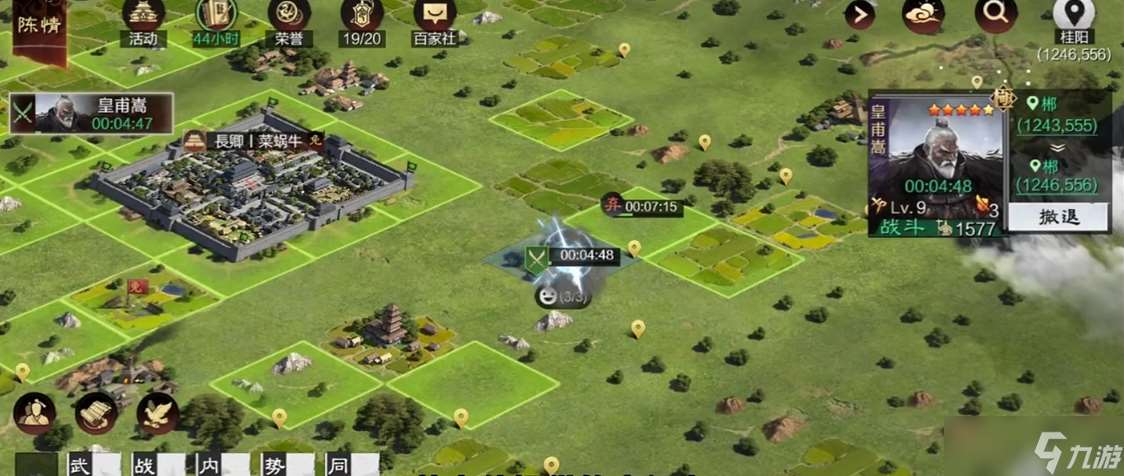Switch to the 武 tab

point(78,465)
